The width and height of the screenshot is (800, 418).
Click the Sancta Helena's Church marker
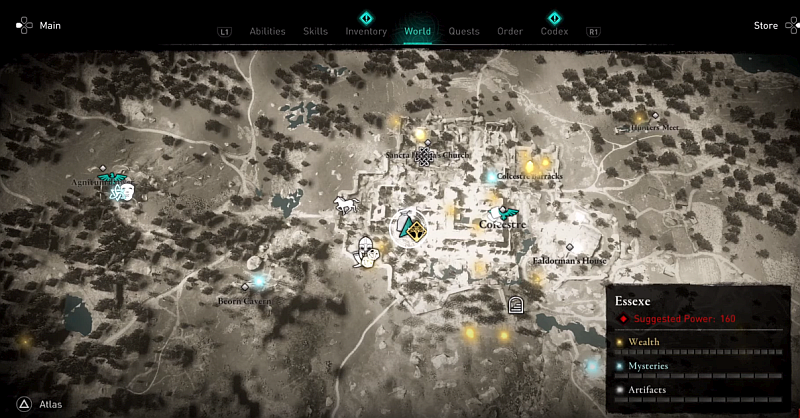pyautogui.click(x=427, y=156)
